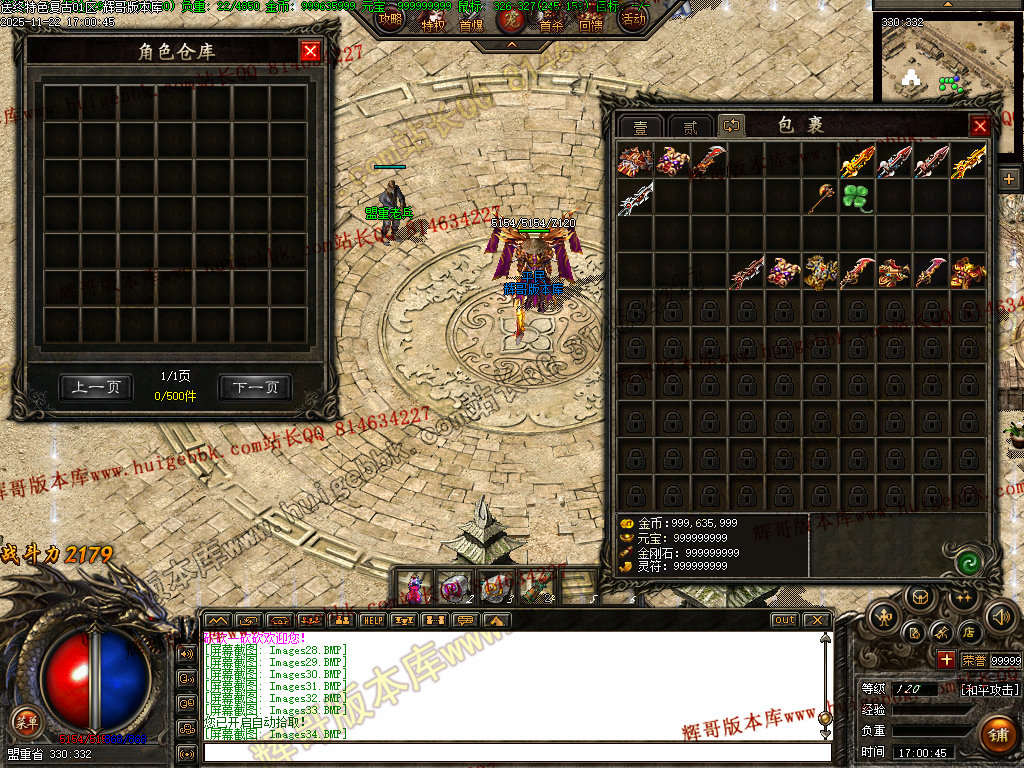The width and height of the screenshot is (1024, 768).
Task: Switch to bag tab 贰
Action: [690, 127]
